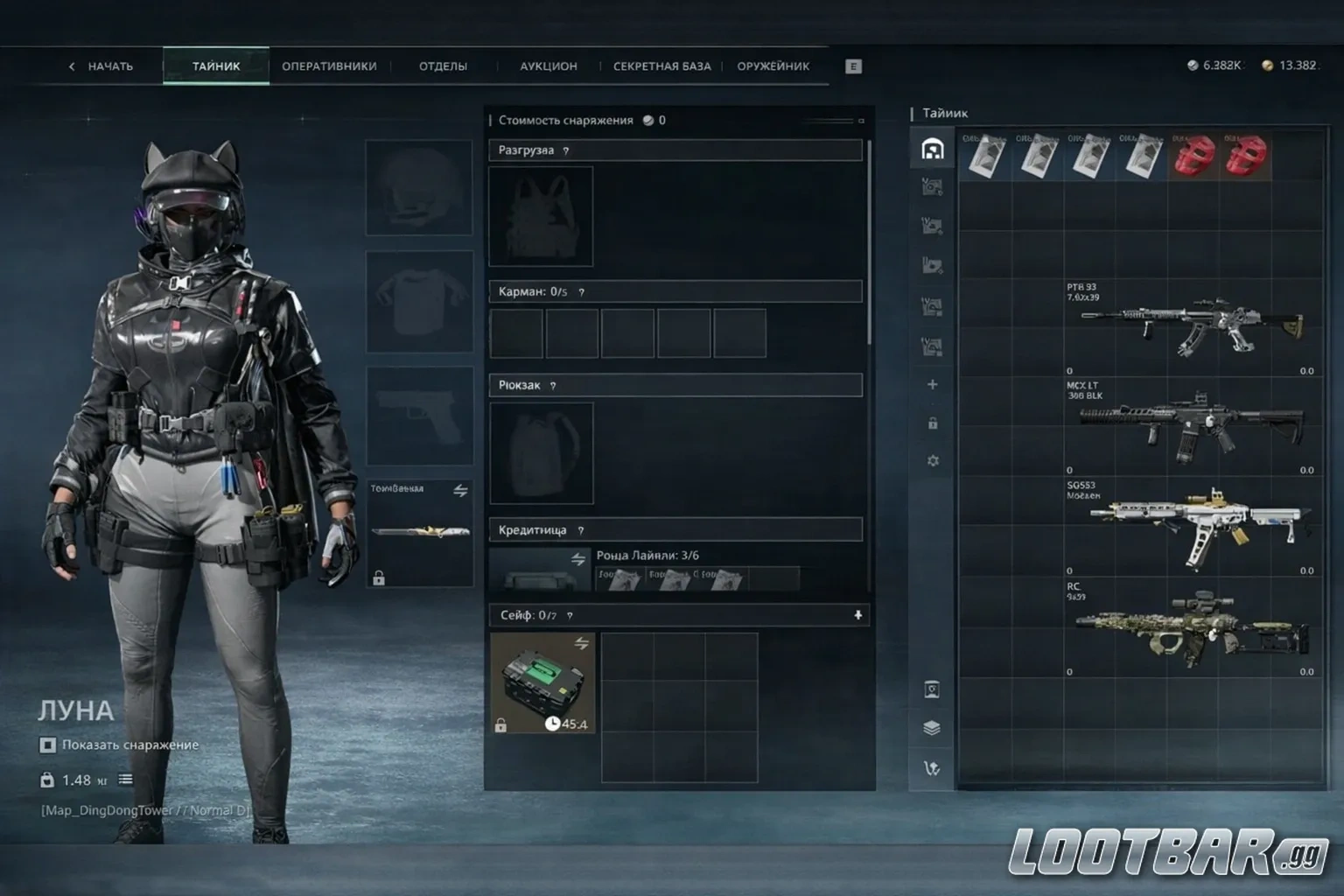Image resolution: width=1344 pixels, height=896 pixels.
Task: Click the empty pistol holster slot
Action: coord(420,416)
